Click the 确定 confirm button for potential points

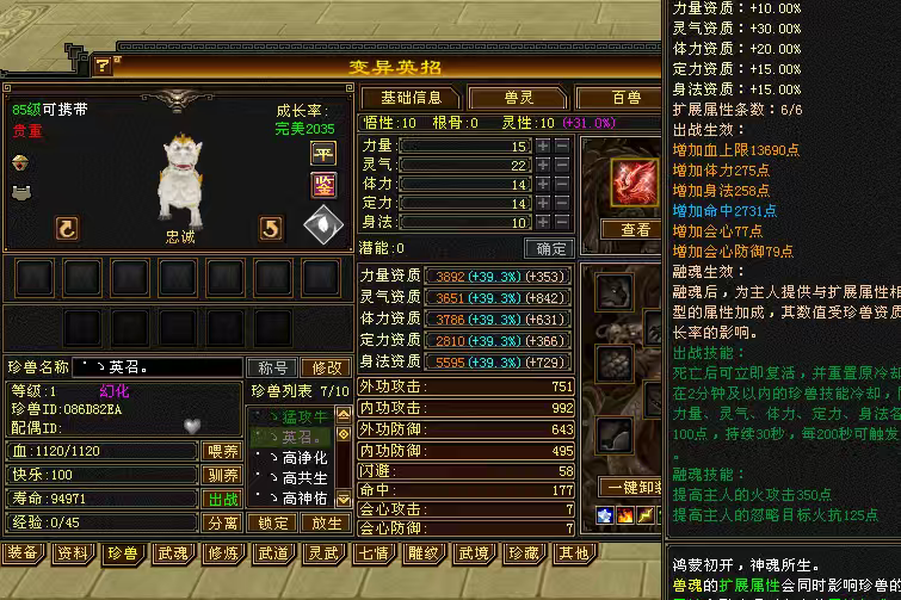550,248
